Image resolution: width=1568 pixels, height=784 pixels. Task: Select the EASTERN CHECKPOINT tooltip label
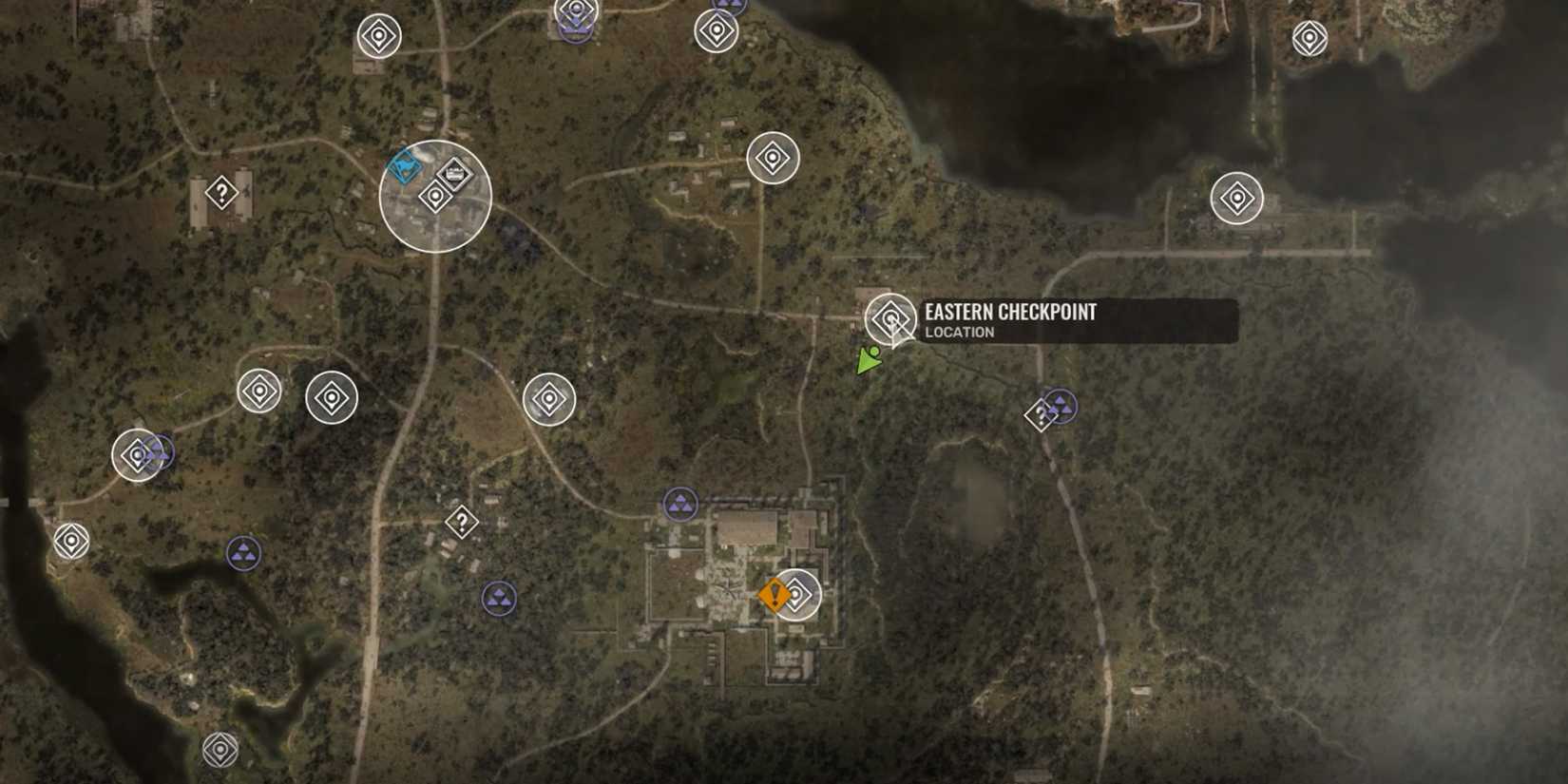1010,312
